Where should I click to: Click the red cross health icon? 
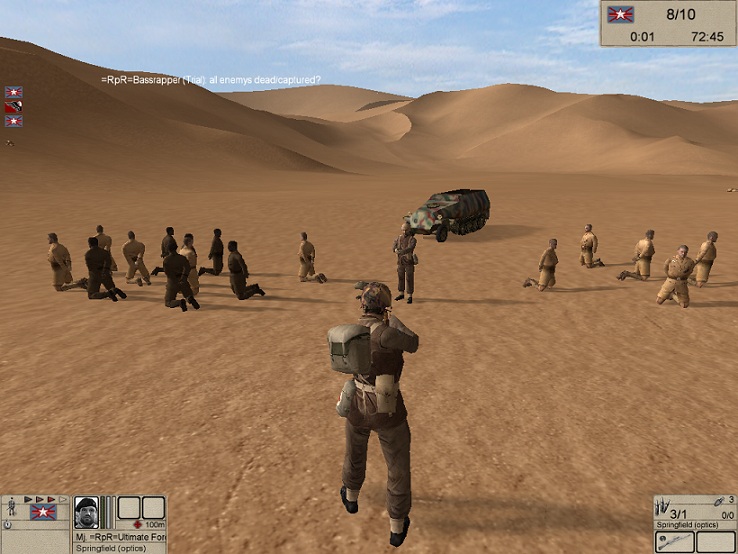coord(136,524)
